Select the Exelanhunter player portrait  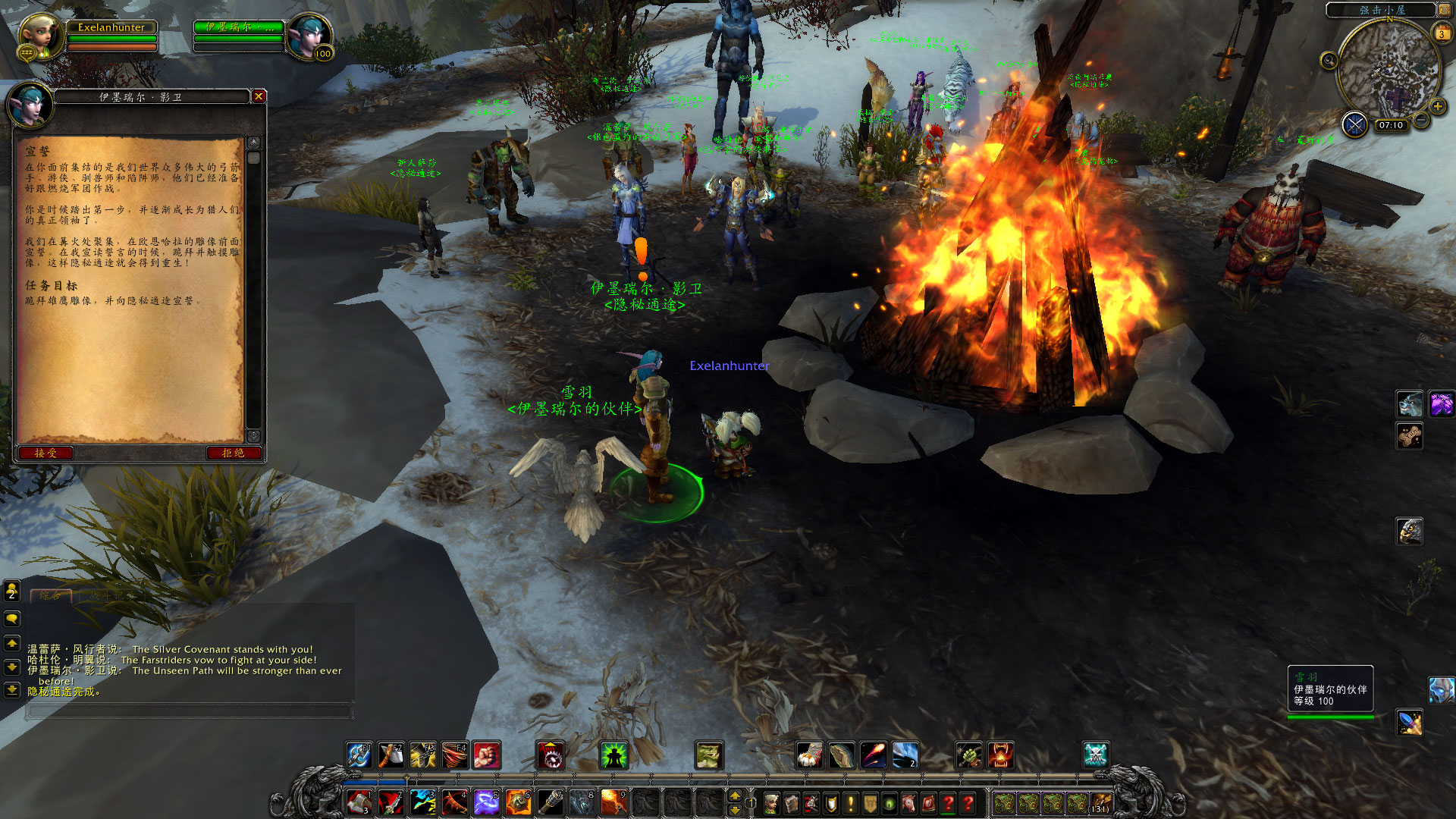tap(39, 36)
